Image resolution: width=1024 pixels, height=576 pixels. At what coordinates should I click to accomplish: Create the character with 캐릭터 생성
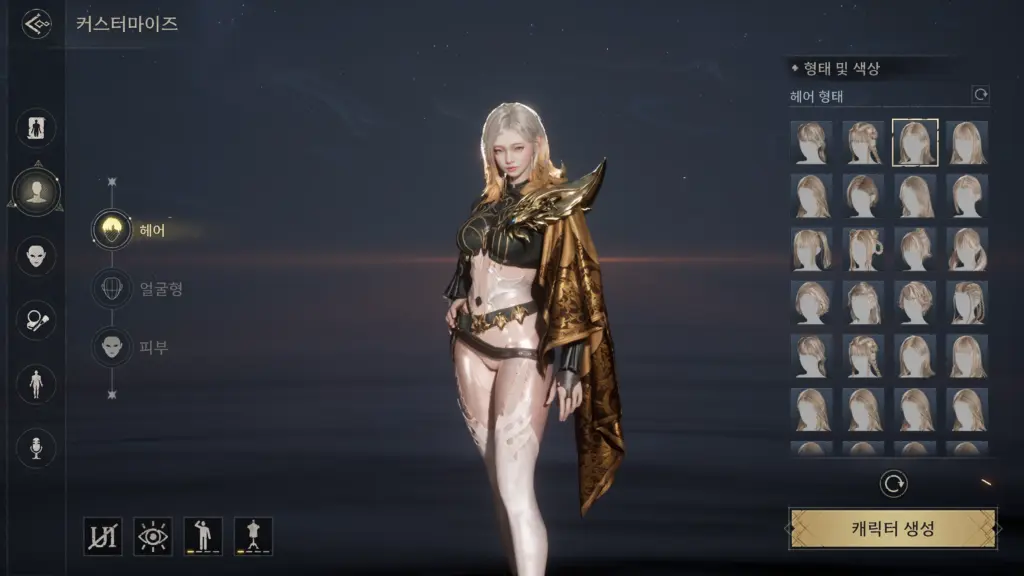[893, 528]
